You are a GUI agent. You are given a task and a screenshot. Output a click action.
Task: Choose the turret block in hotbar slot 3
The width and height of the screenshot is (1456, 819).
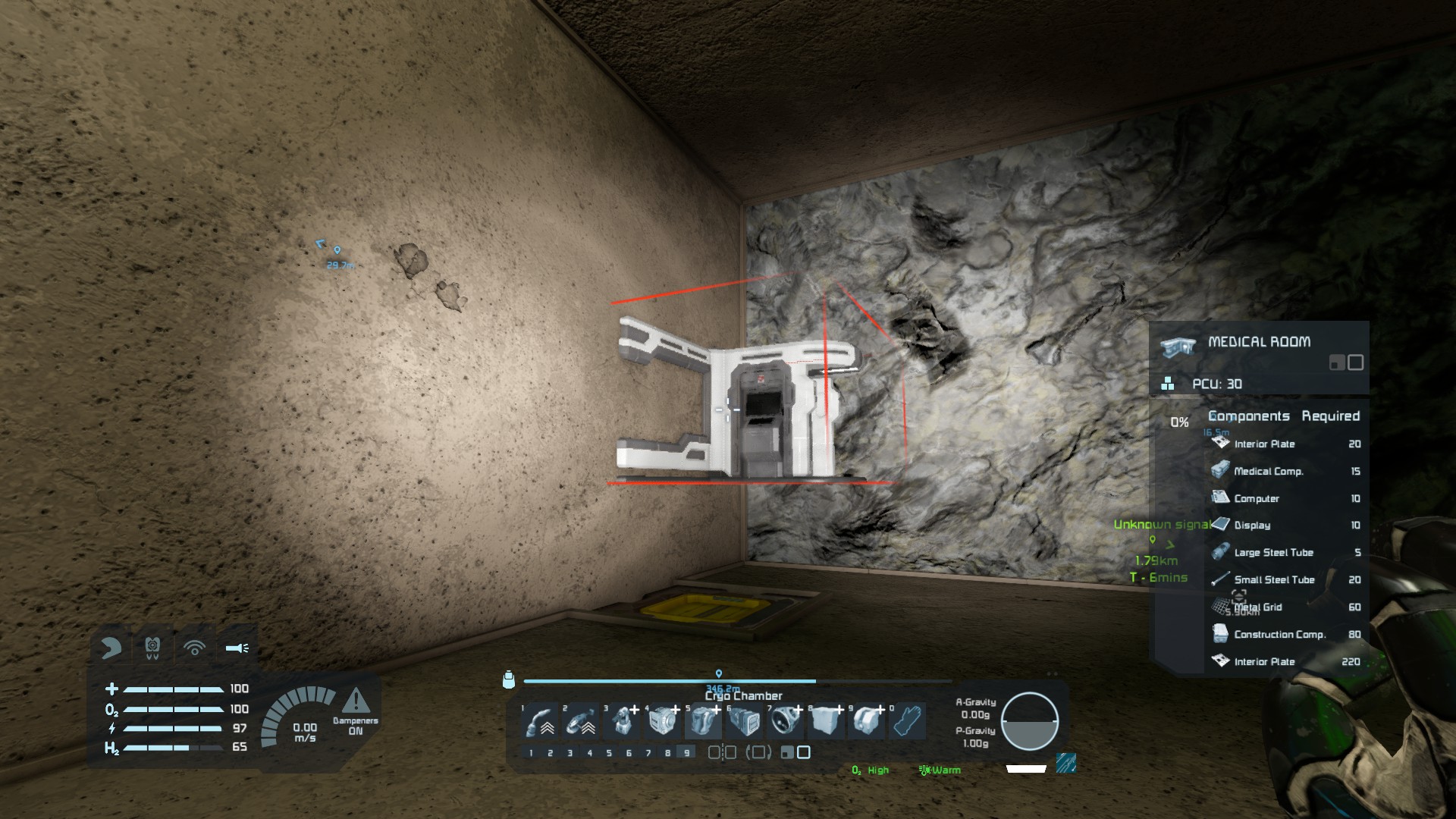[x=622, y=720]
